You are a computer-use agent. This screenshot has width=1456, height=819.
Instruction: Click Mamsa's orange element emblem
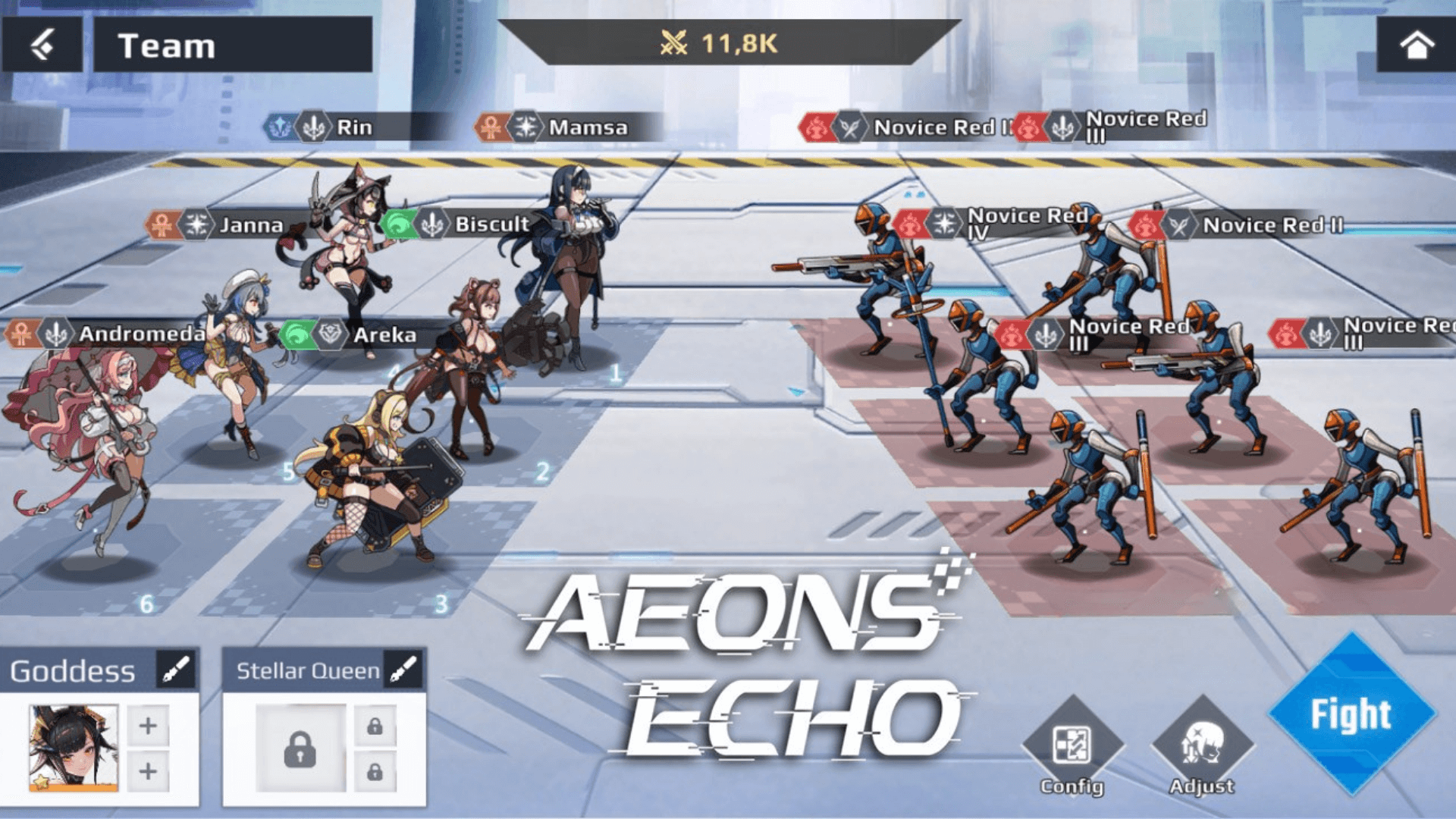[493, 127]
